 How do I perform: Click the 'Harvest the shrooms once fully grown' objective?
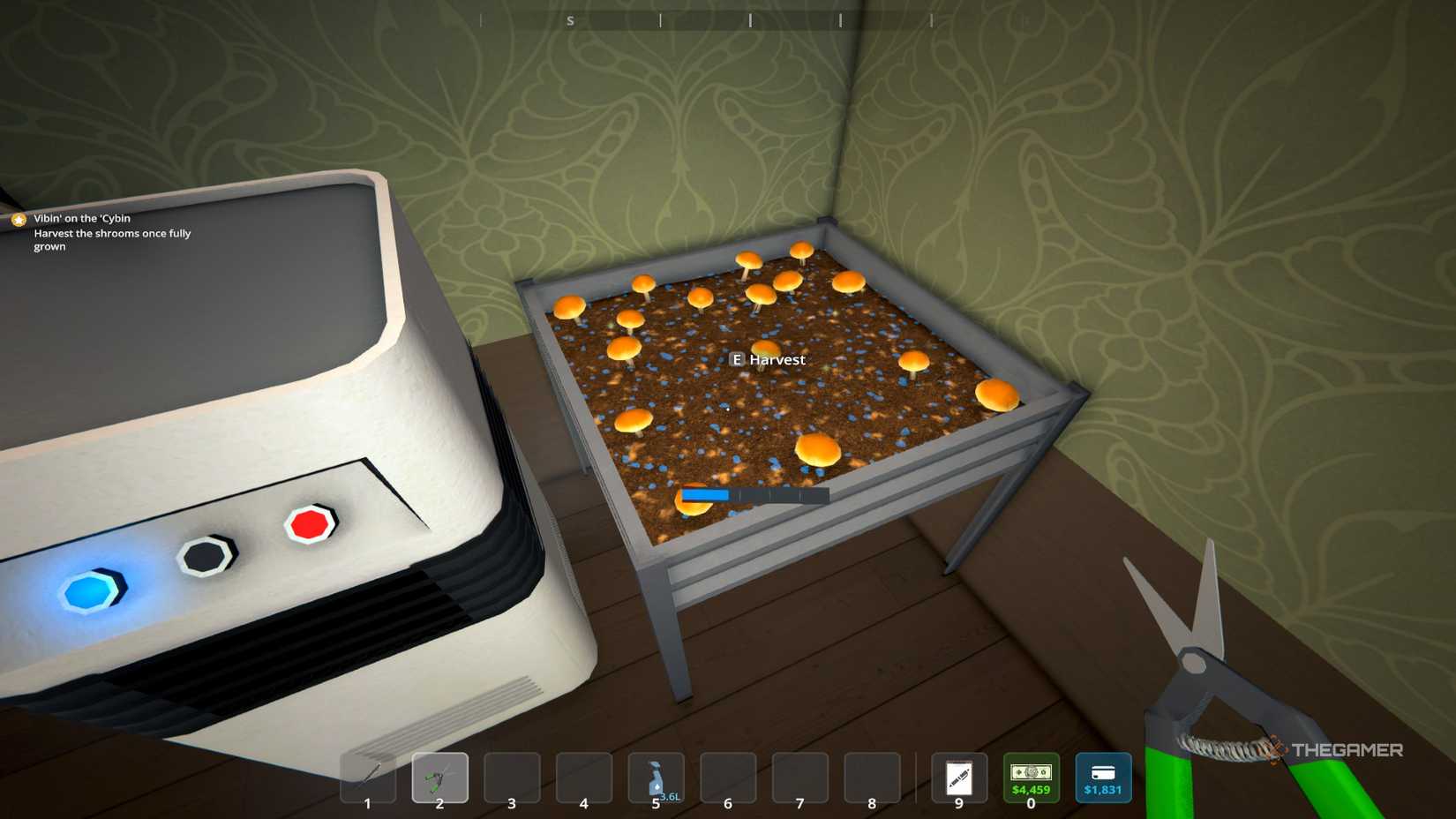(x=112, y=239)
